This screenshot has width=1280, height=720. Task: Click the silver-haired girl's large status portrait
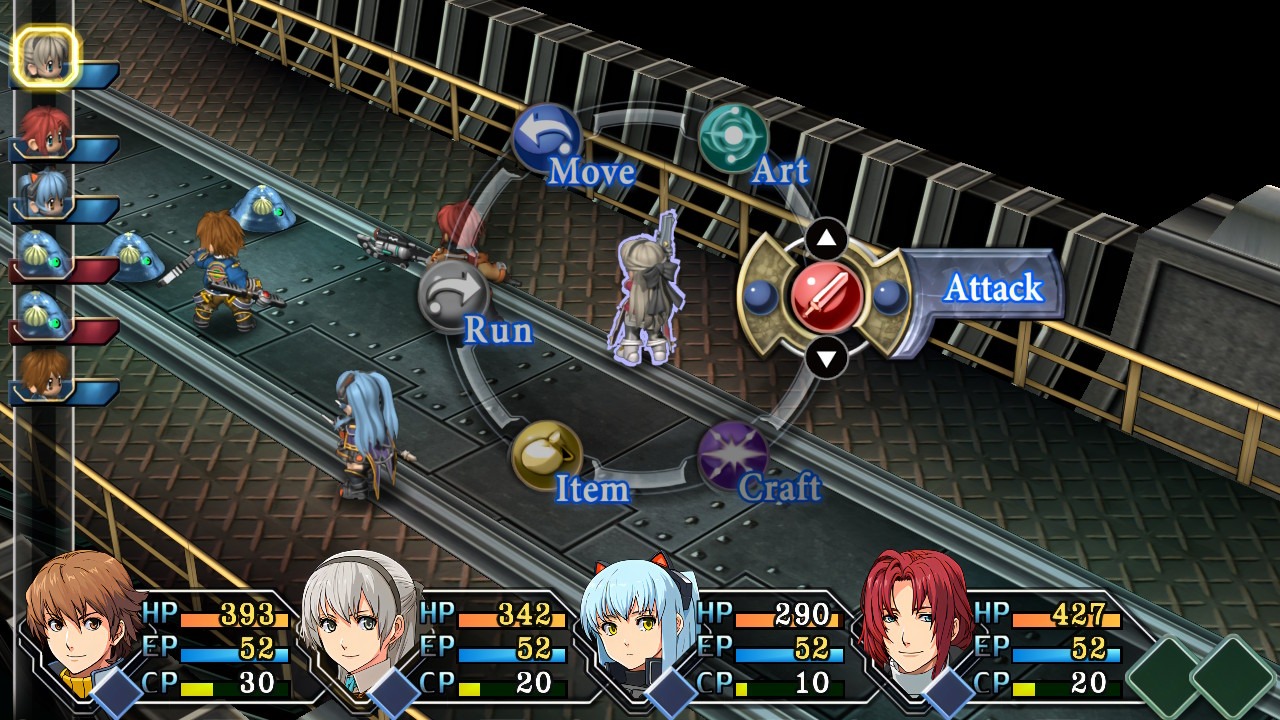[x=358, y=625]
